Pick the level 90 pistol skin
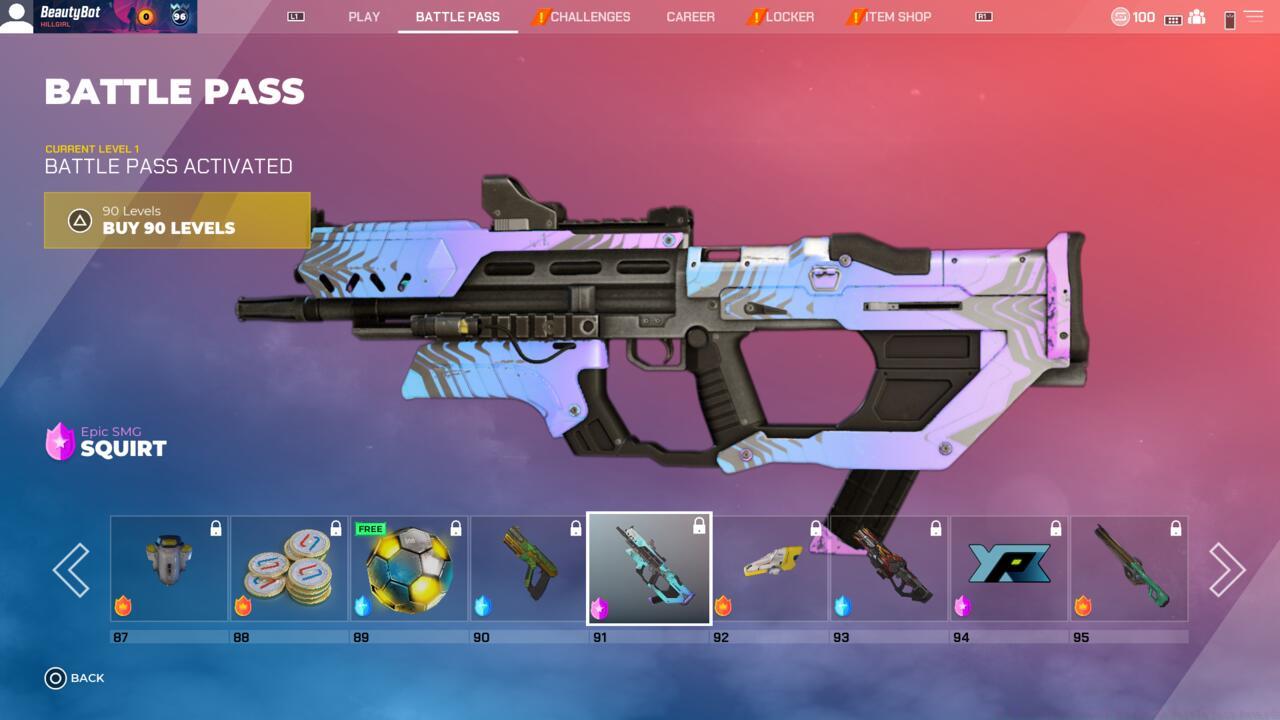The height and width of the screenshot is (720, 1280). pyautogui.click(x=529, y=569)
